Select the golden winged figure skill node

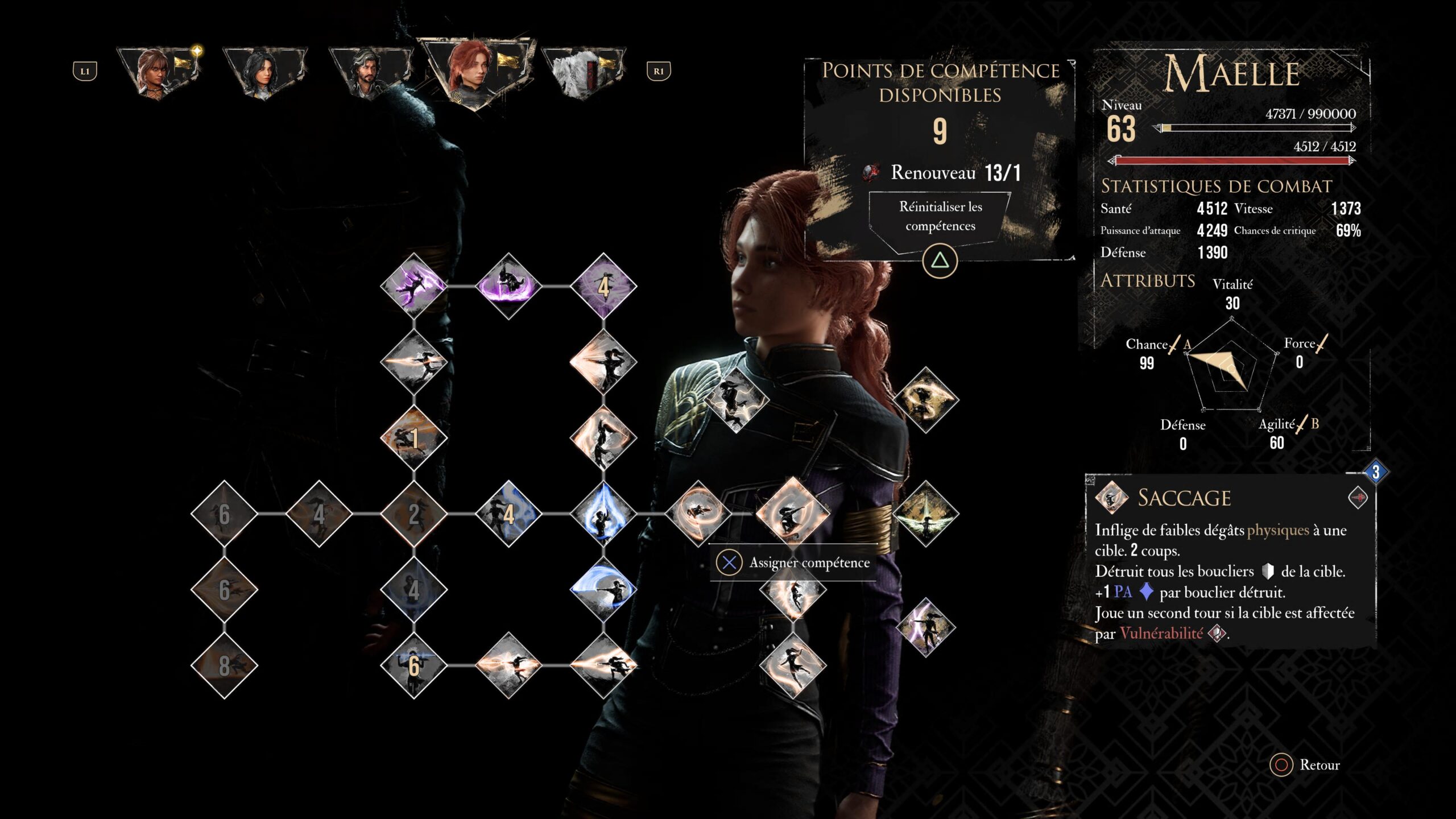click(925, 514)
